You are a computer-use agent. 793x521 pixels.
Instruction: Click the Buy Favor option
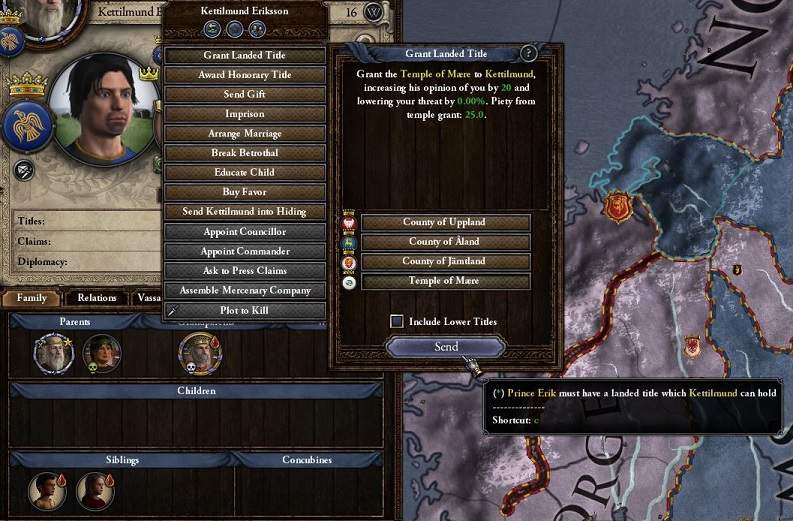(x=245, y=192)
